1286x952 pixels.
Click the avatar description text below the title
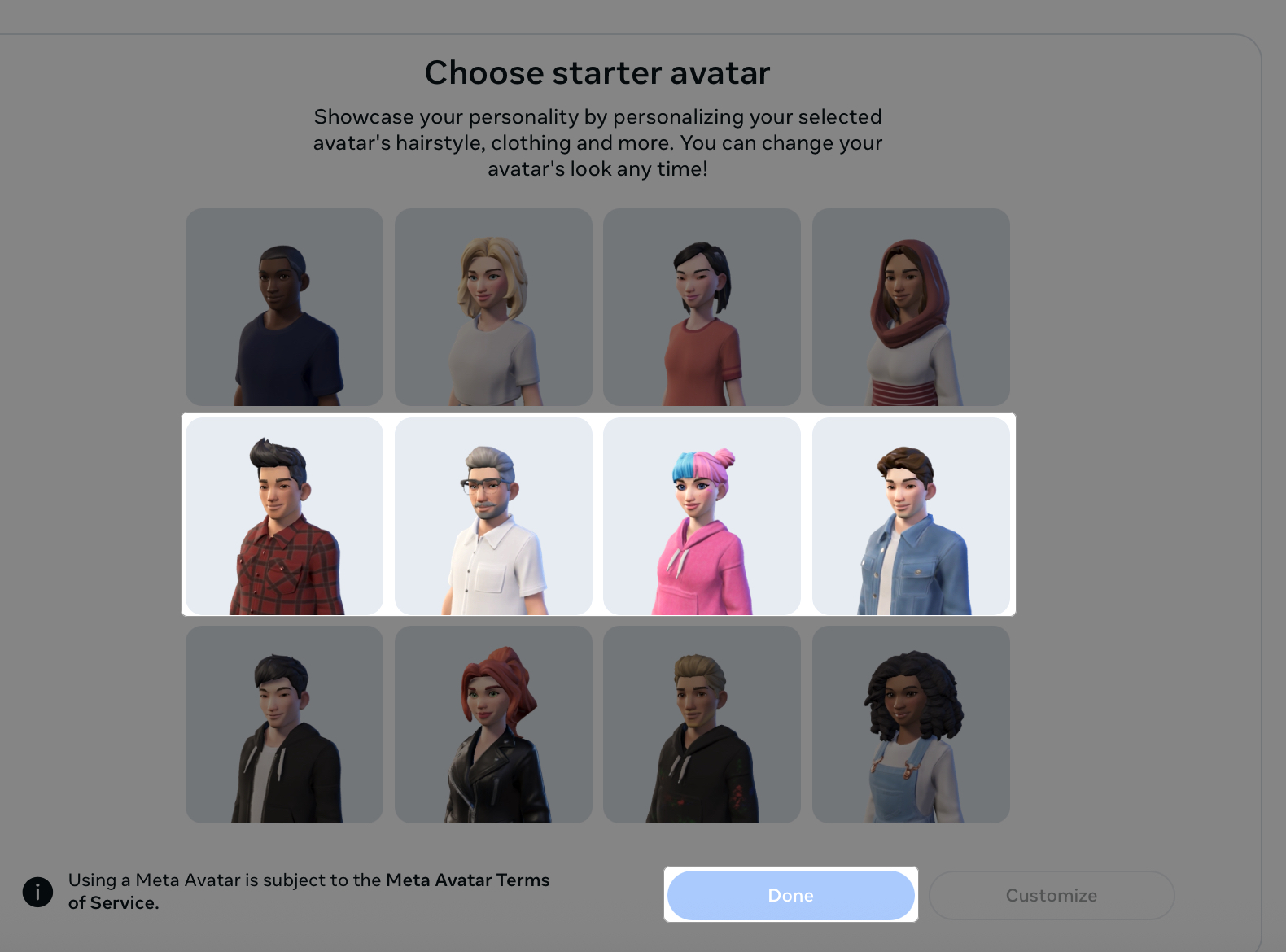[597, 143]
